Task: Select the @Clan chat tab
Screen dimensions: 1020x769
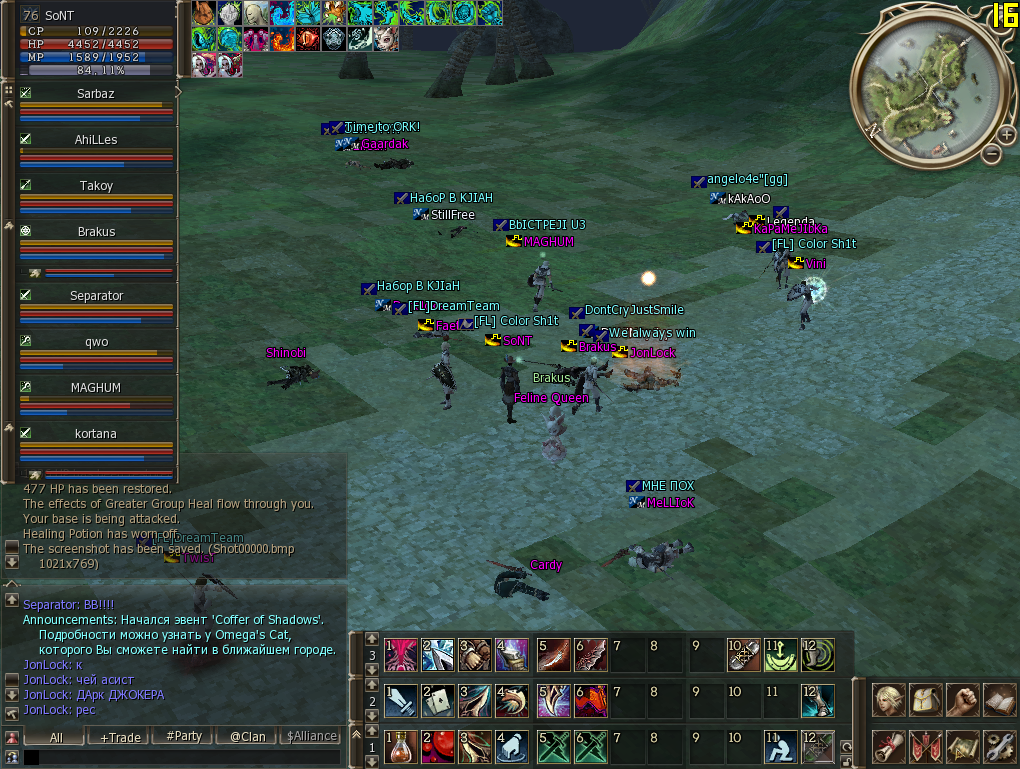Action: tap(247, 736)
